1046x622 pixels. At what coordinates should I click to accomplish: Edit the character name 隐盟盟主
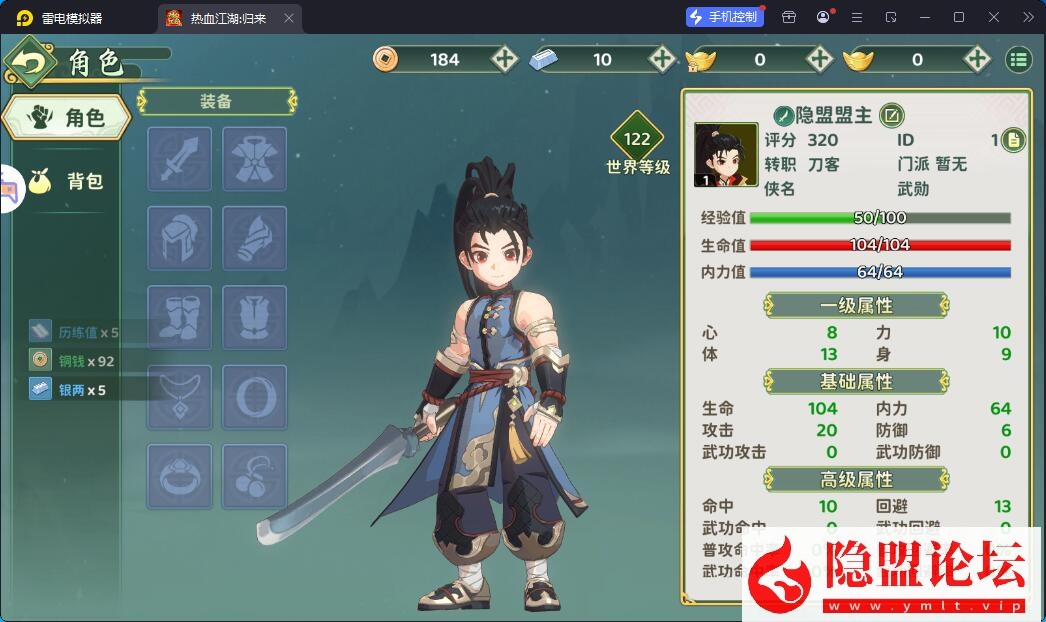[x=891, y=115]
